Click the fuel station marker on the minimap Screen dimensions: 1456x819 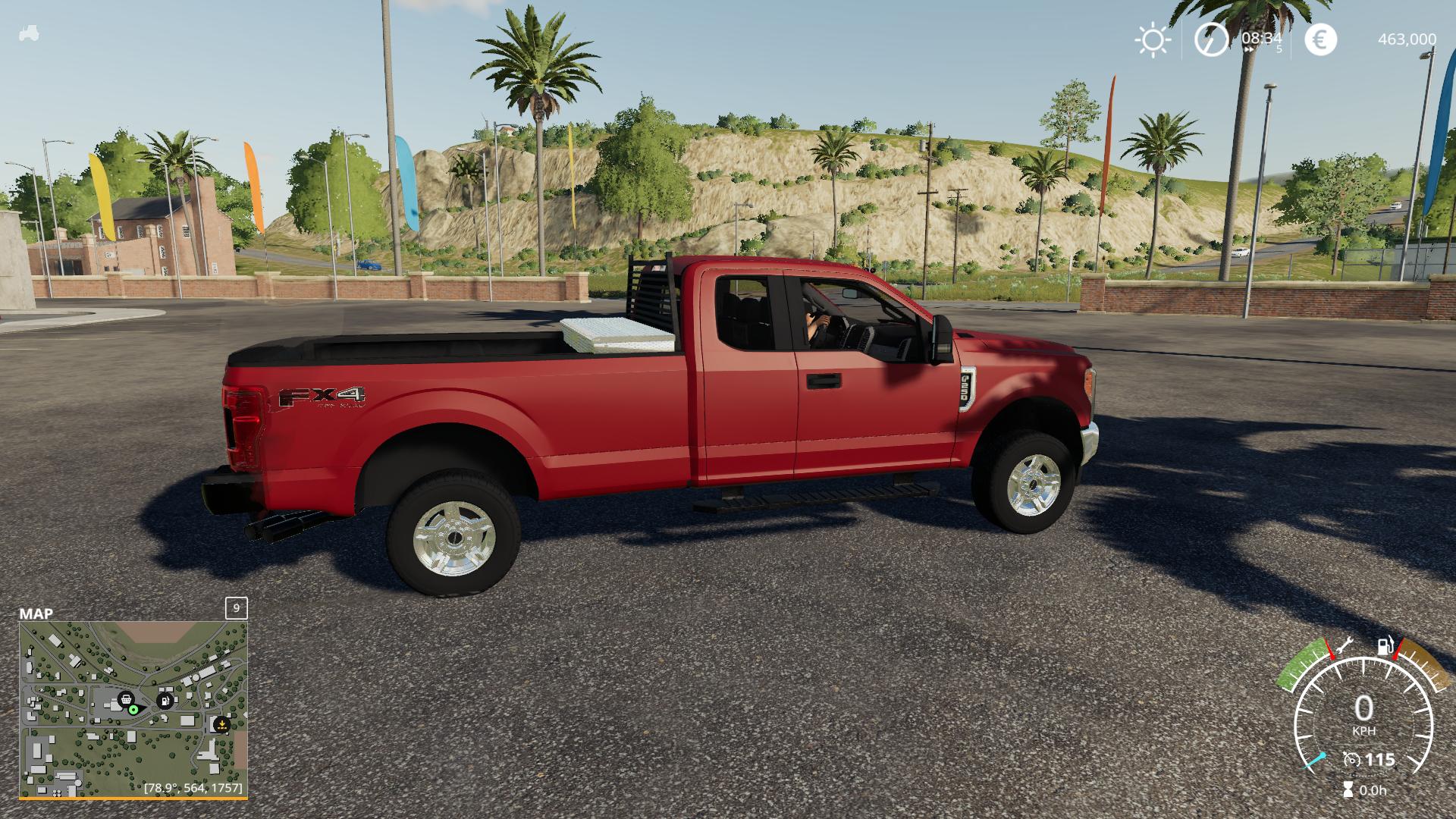165,700
